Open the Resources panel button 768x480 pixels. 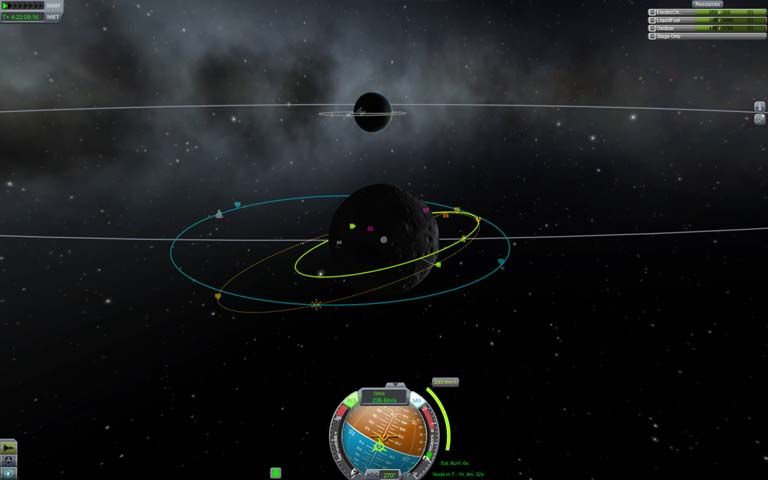click(707, 4)
